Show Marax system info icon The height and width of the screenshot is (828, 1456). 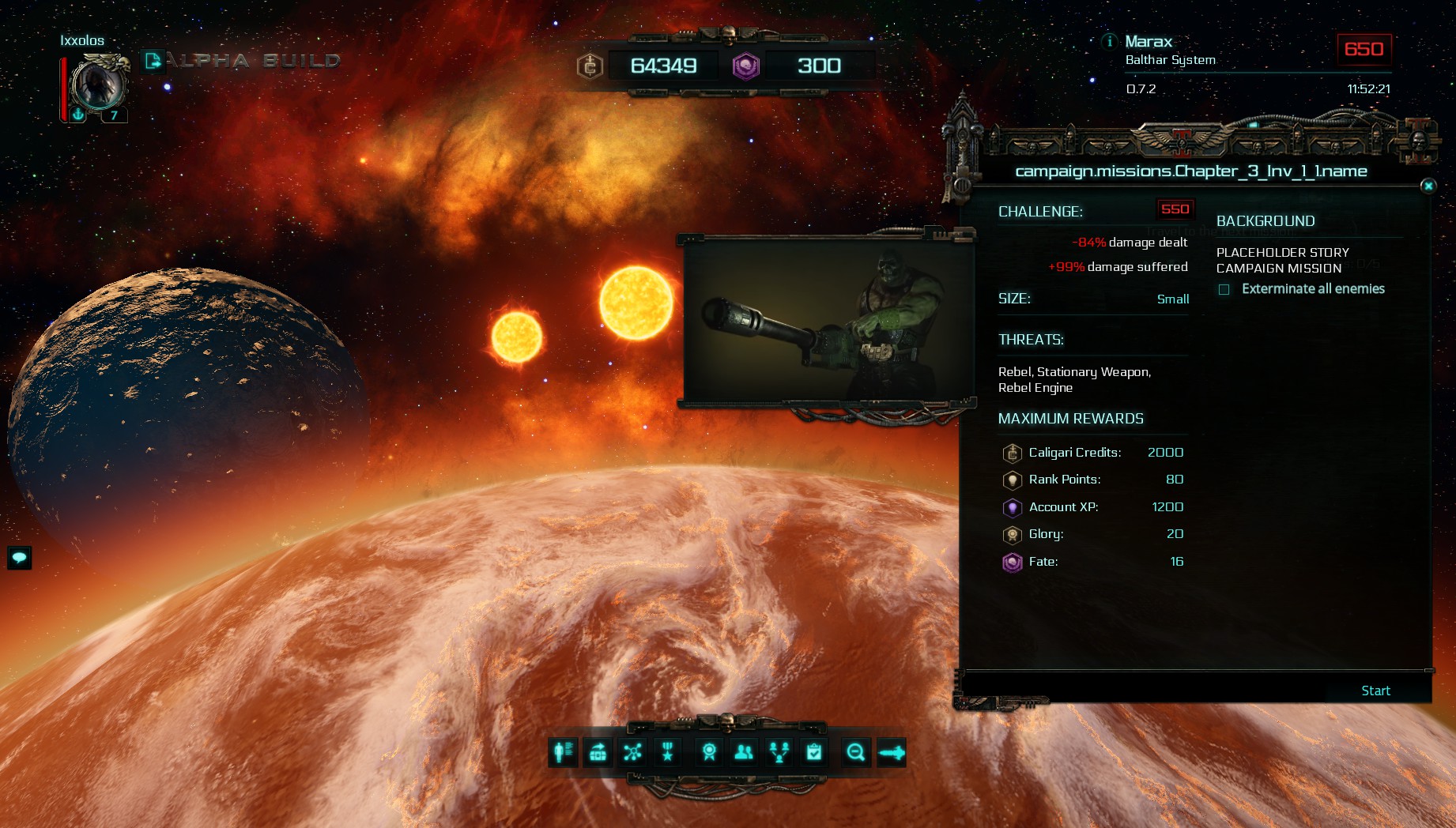pos(1109,41)
